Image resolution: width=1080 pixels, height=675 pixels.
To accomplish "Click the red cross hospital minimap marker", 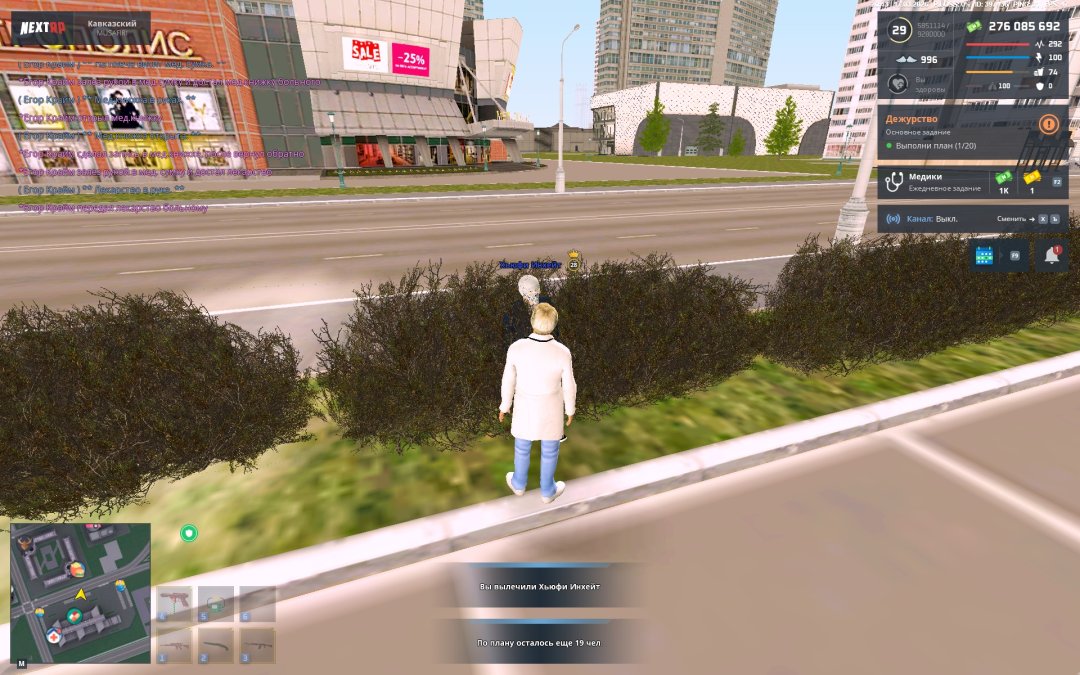I will [55, 636].
